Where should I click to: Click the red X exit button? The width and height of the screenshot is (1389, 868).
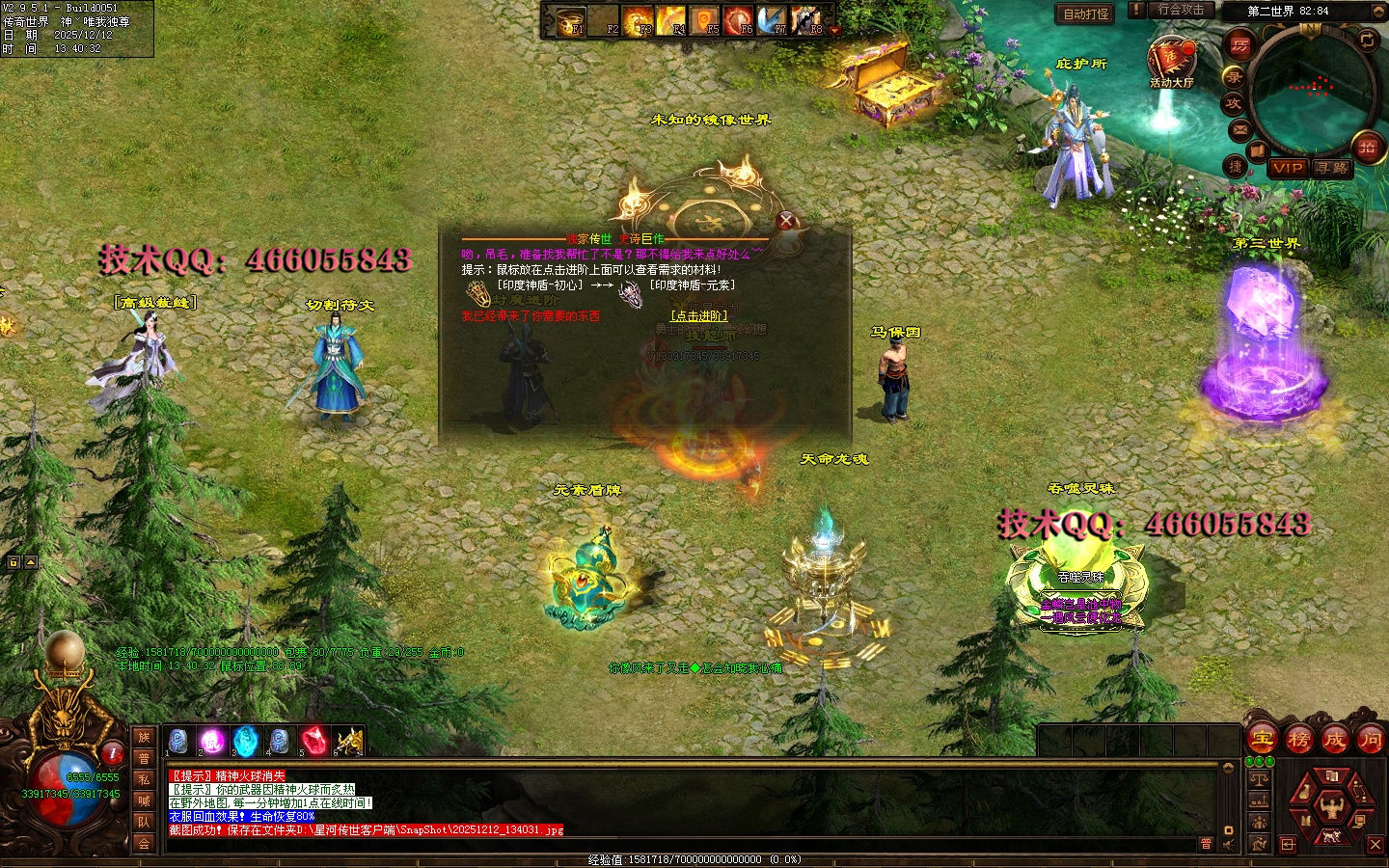(1375, 845)
